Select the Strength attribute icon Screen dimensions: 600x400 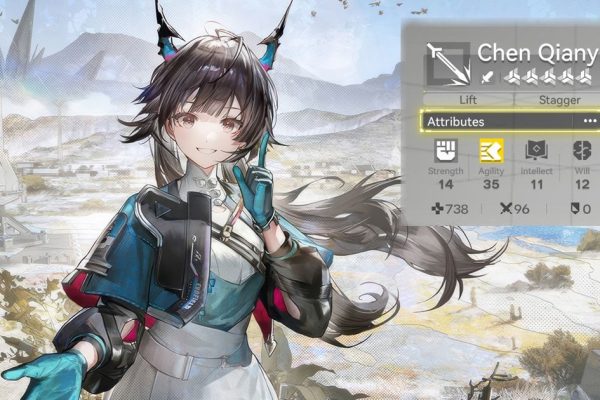[x=445, y=151]
